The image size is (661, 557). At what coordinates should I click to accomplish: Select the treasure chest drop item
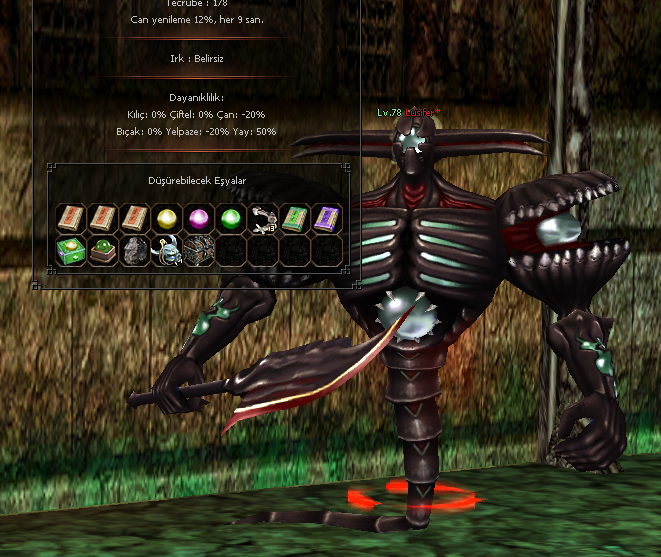coord(199,250)
